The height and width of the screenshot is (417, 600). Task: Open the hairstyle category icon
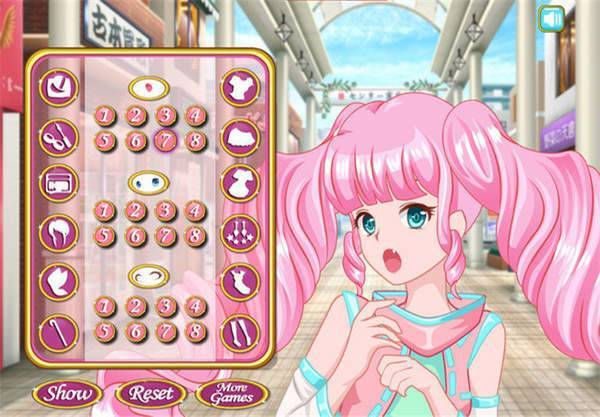click(57, 232)
